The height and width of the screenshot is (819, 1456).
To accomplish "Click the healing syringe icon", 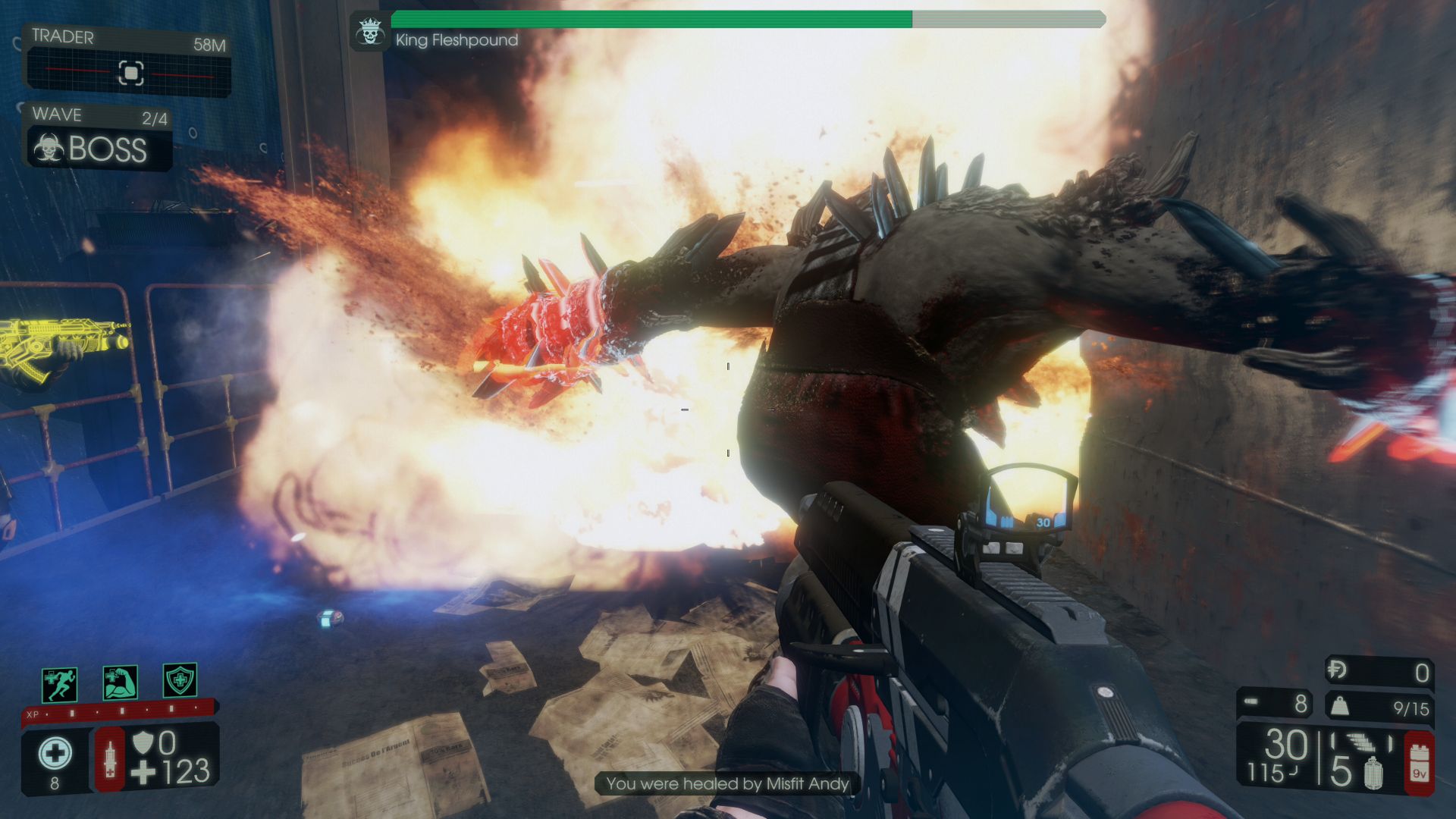I will [110, 759].
